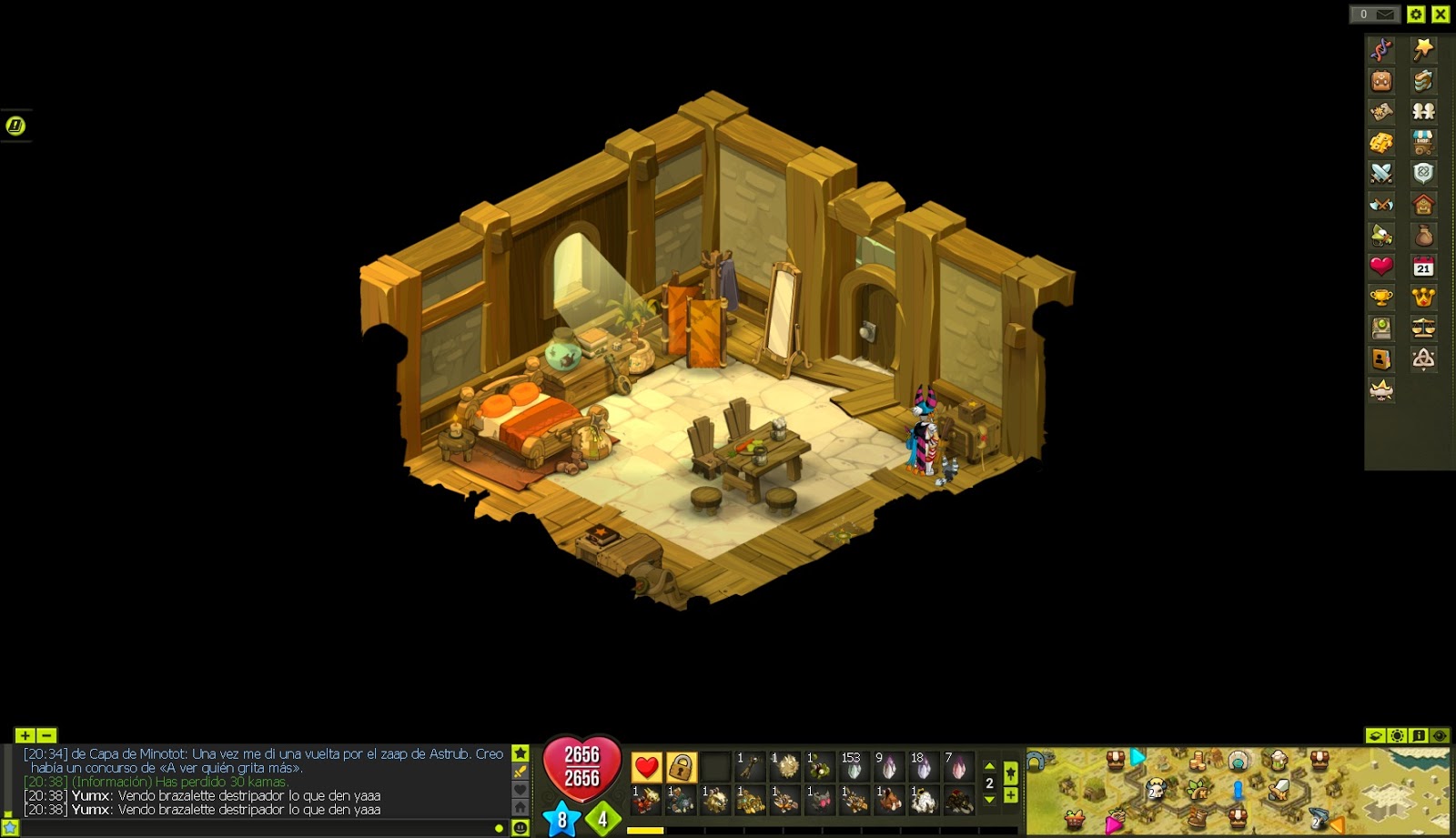This screenshot has height=838, width=1456.
Task: Select the home chat tab
Action: coord(519,806)
